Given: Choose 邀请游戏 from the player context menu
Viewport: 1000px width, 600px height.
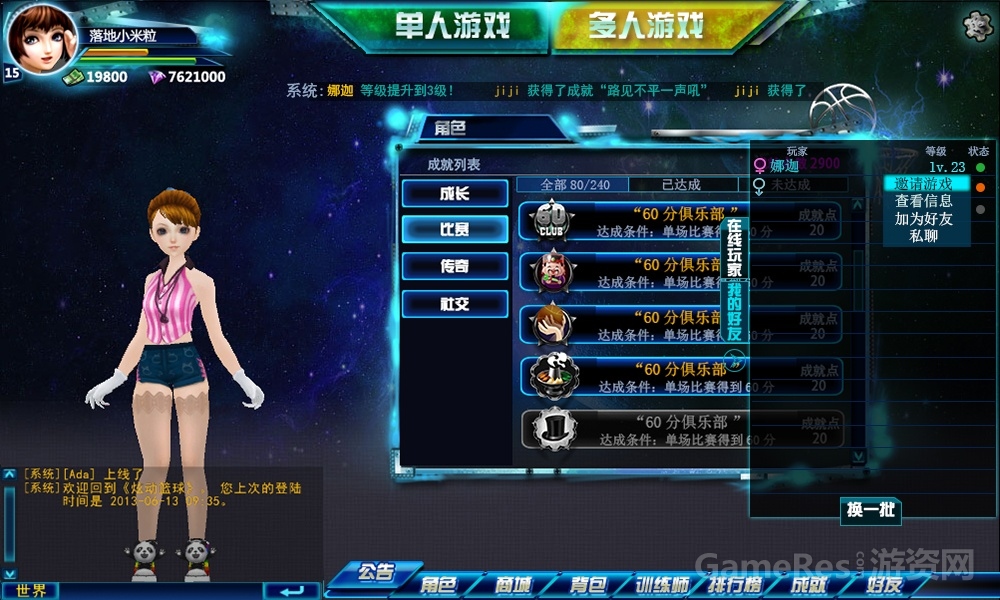Looking at the screenshot, I should 924,184.
